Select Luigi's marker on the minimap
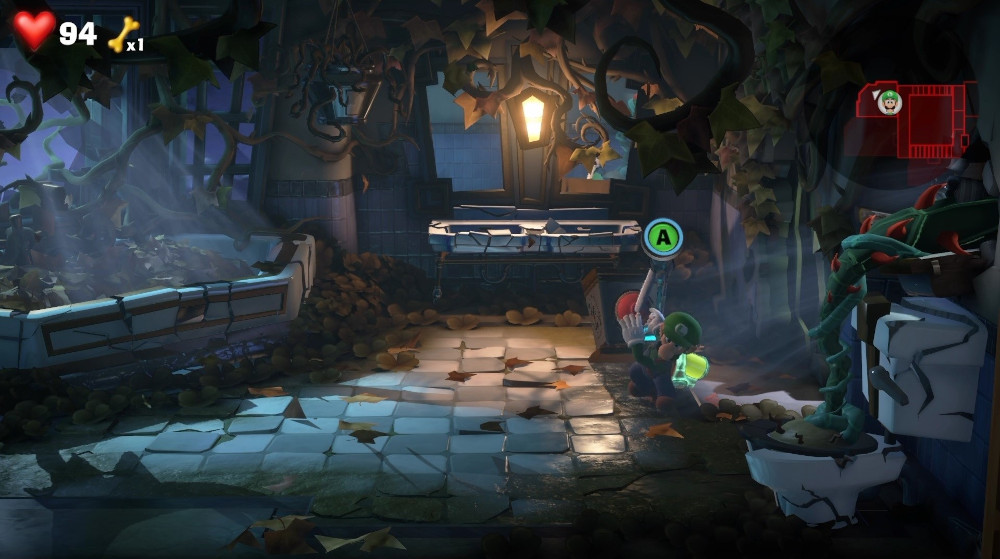The image size is (1000, 559). pos(889,101)
